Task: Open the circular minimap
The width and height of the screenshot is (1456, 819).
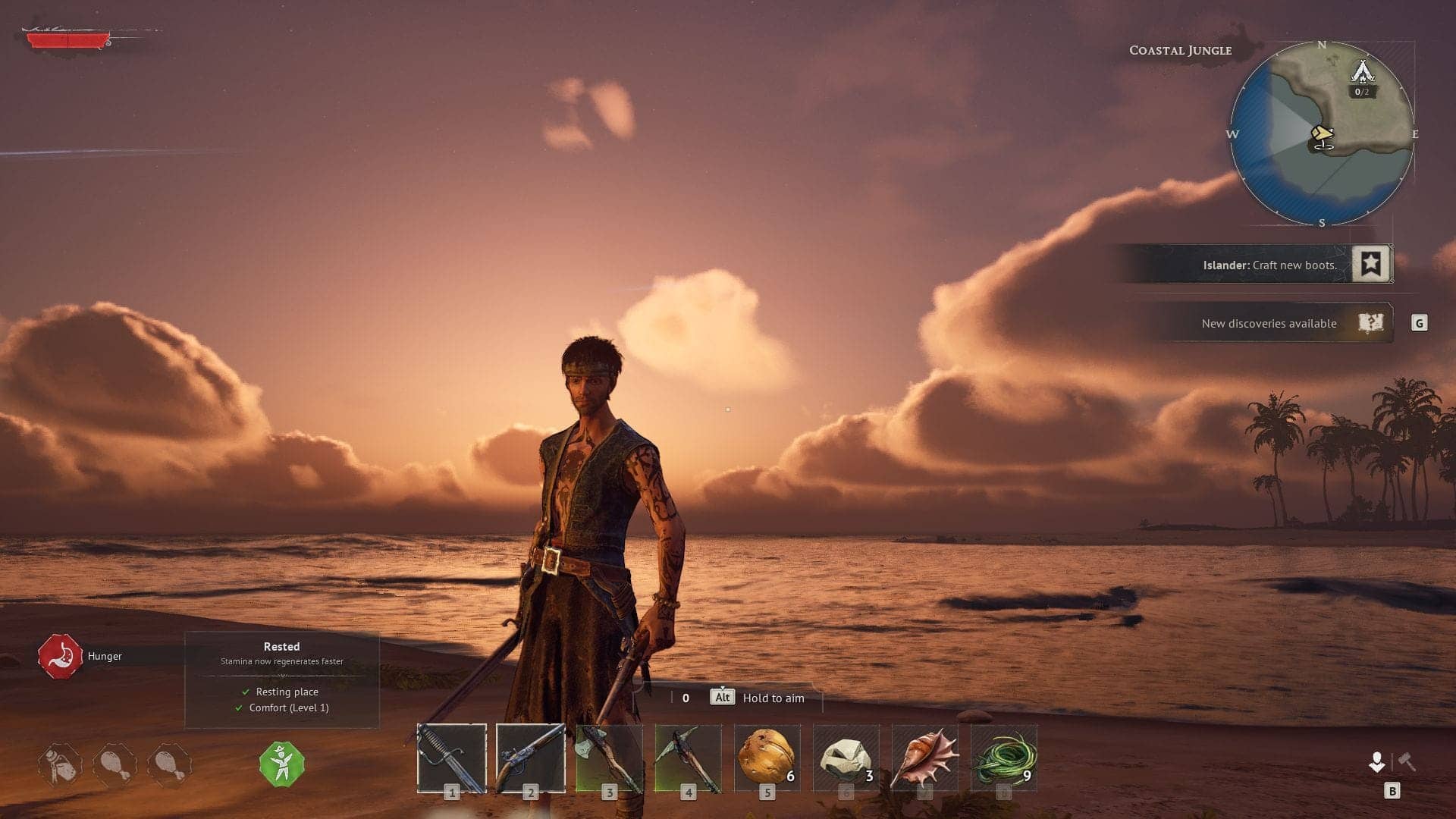Action: click(1322, 134)
